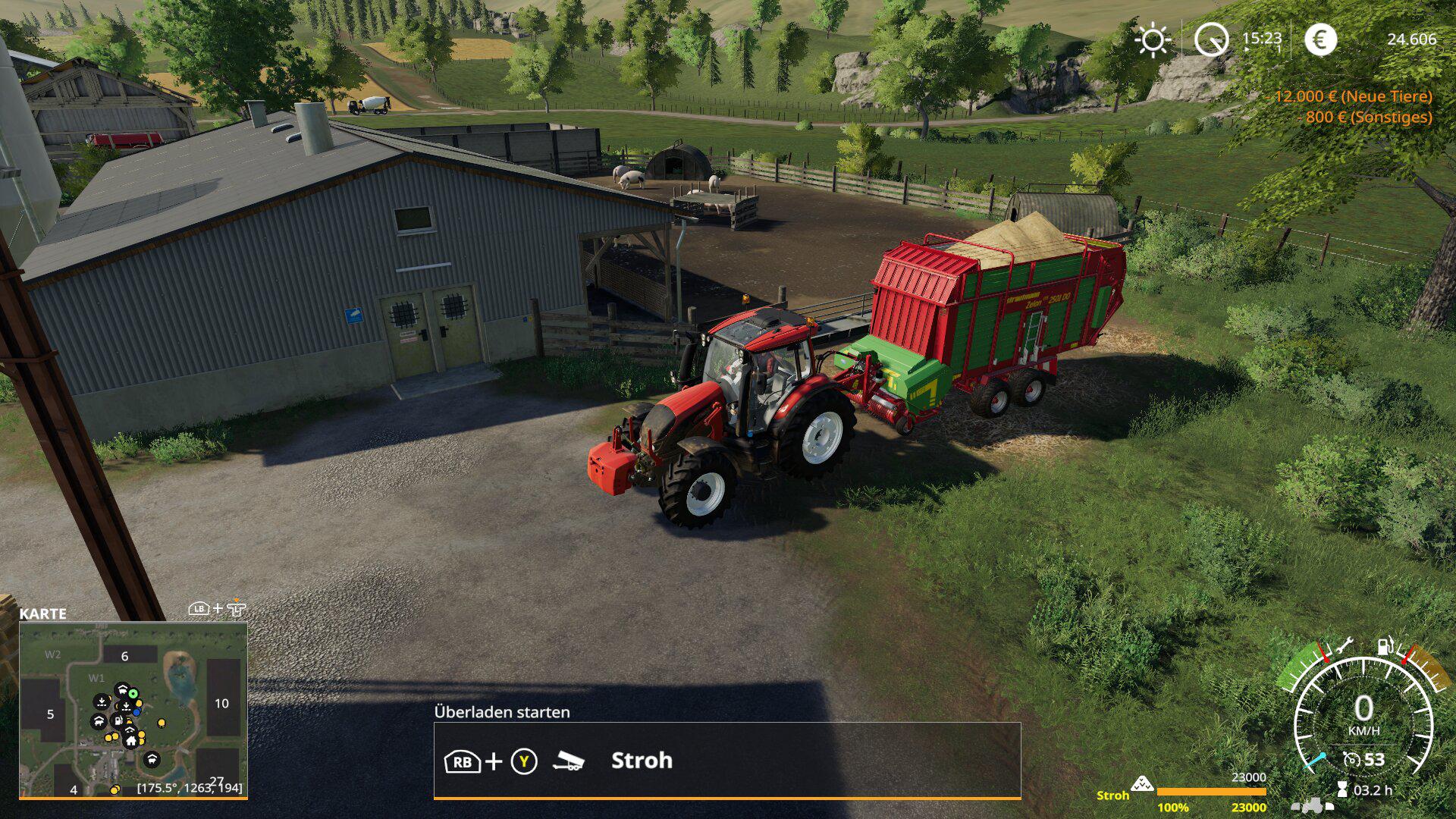
Task: Click the hourglass operating hours icon
Action: (x=1342, y=790)
